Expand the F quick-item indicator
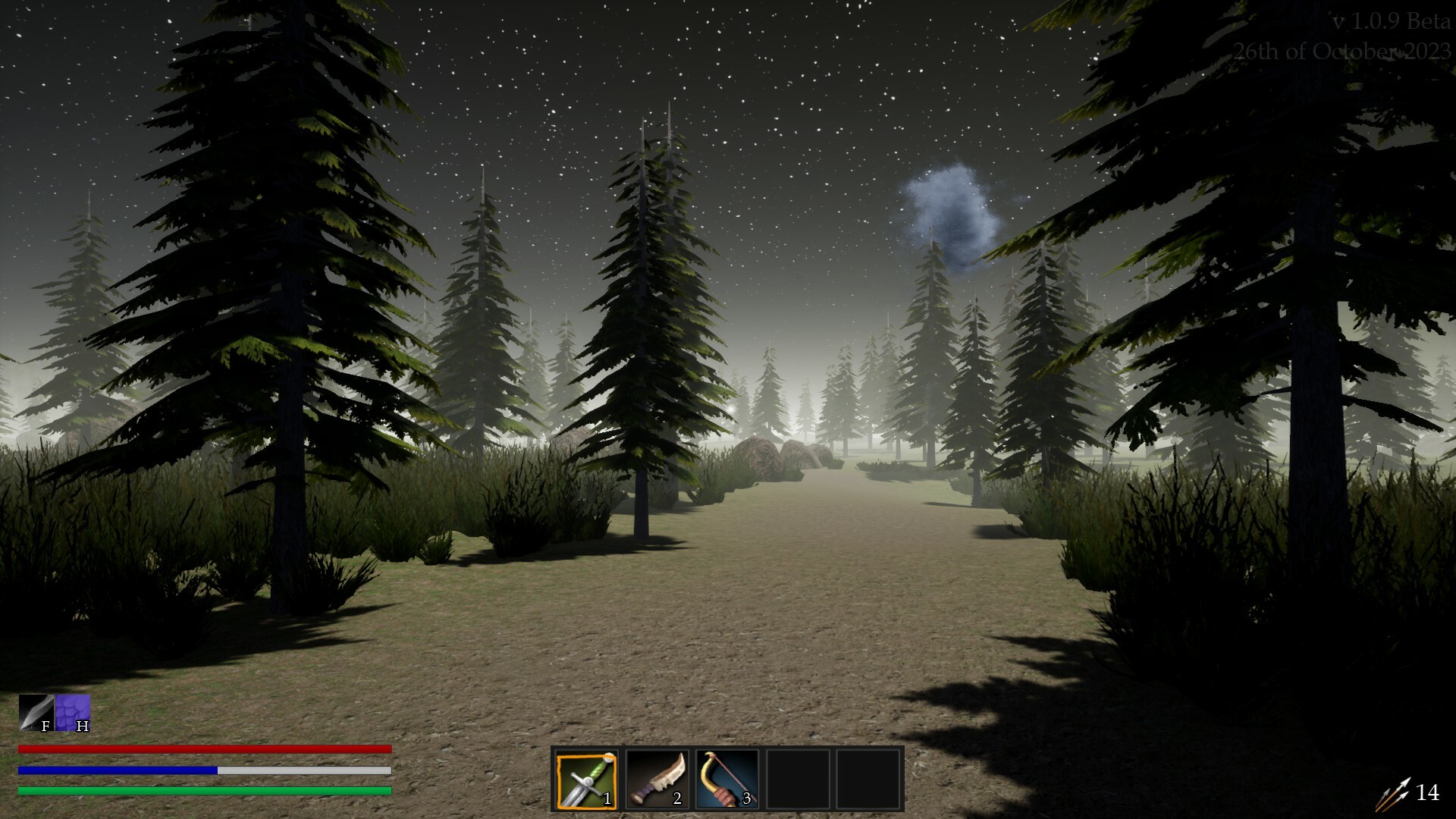The height and width of the screenshot is (819, 1456). click(x=36, y=714)
